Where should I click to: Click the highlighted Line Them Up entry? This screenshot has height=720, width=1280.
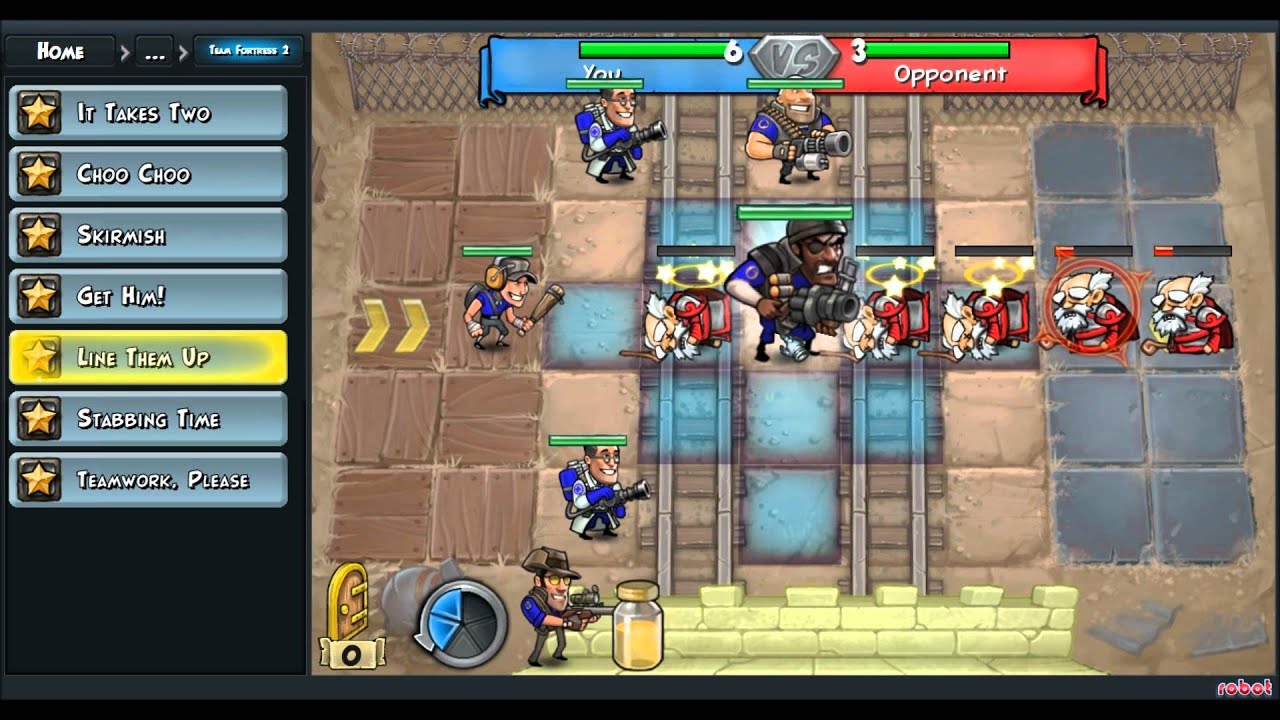pyautogui.click(x=148, y=358)
